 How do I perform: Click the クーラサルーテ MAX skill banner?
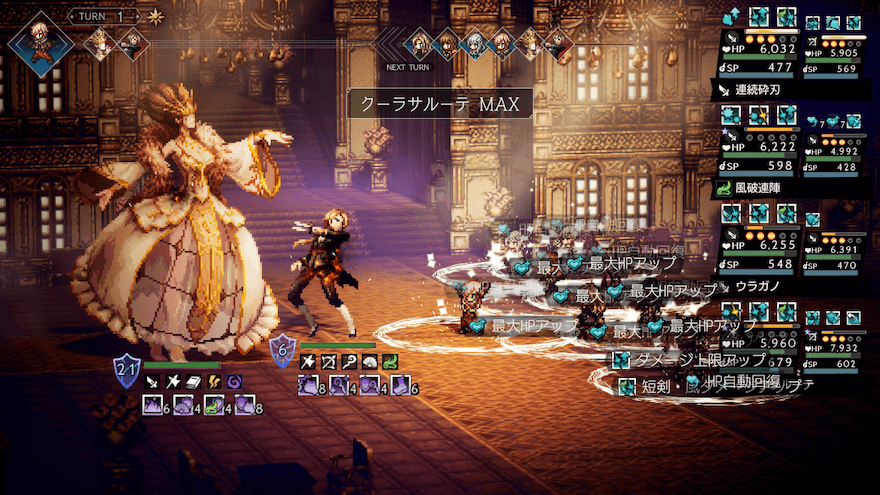[x=440, y=104]
